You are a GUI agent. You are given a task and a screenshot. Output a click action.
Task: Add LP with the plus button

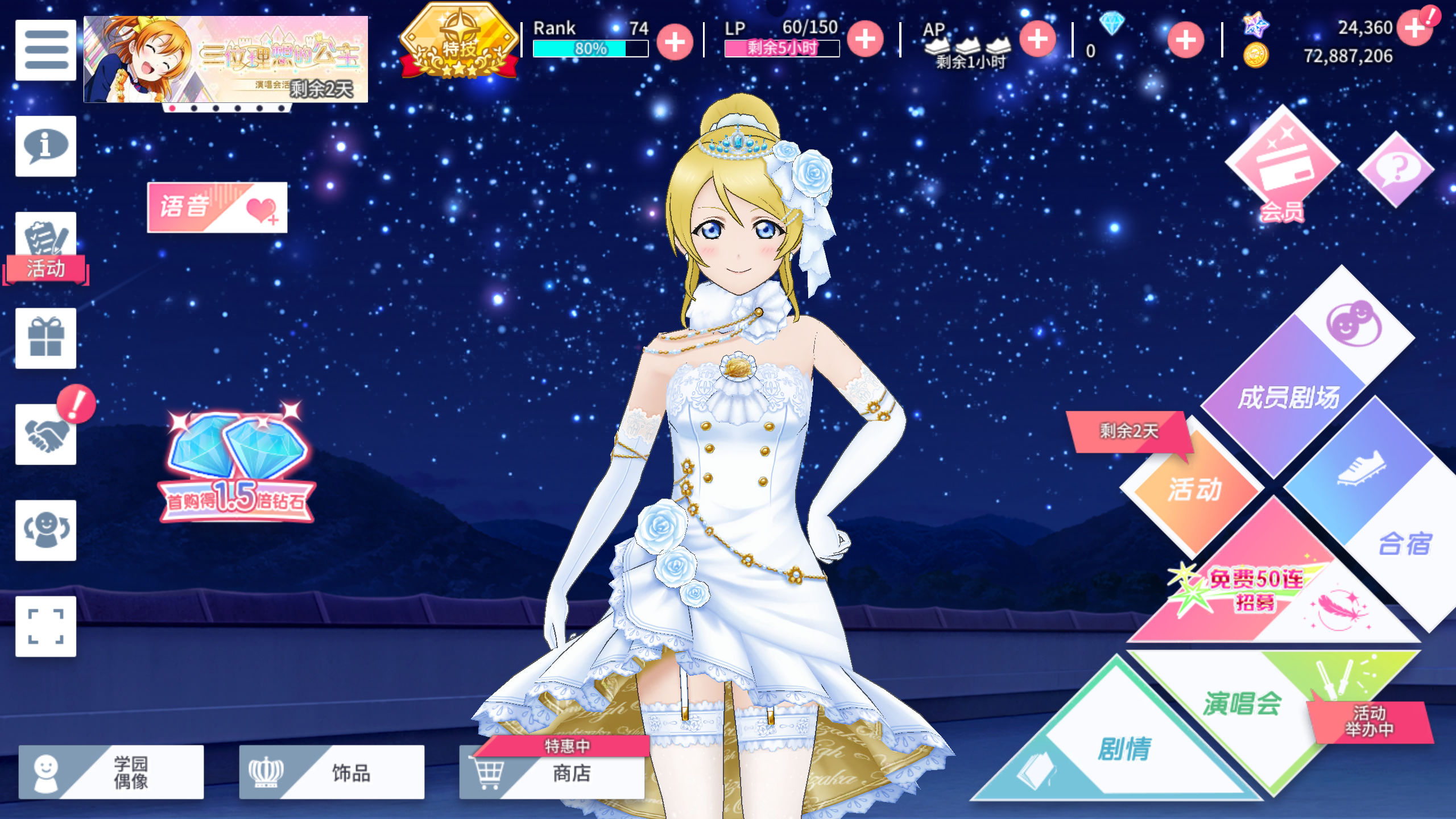pyautogui.click(x=865, y=40)
